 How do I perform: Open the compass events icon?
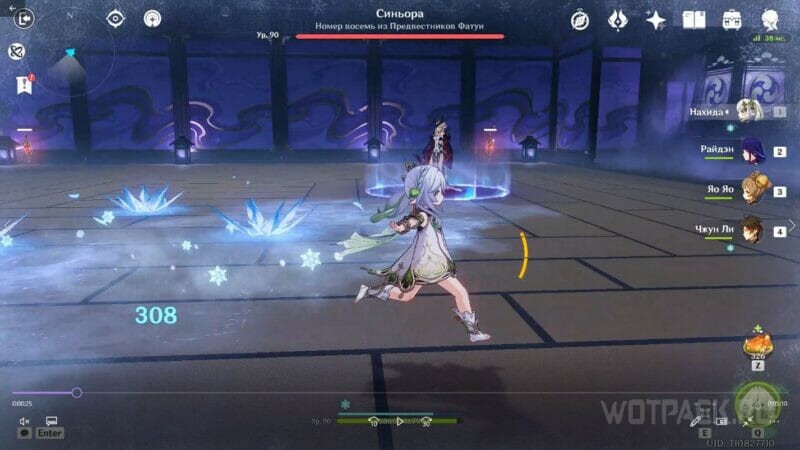tap(580, 19)
